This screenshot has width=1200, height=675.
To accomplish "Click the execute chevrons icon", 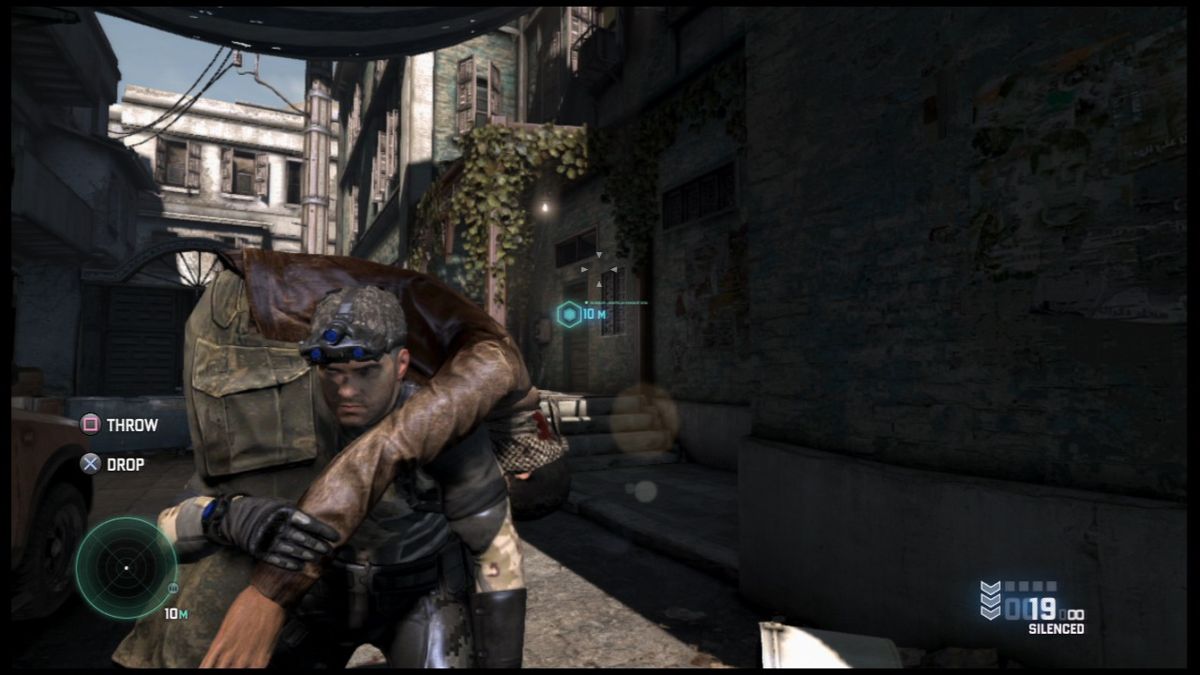I will (990, 600).
